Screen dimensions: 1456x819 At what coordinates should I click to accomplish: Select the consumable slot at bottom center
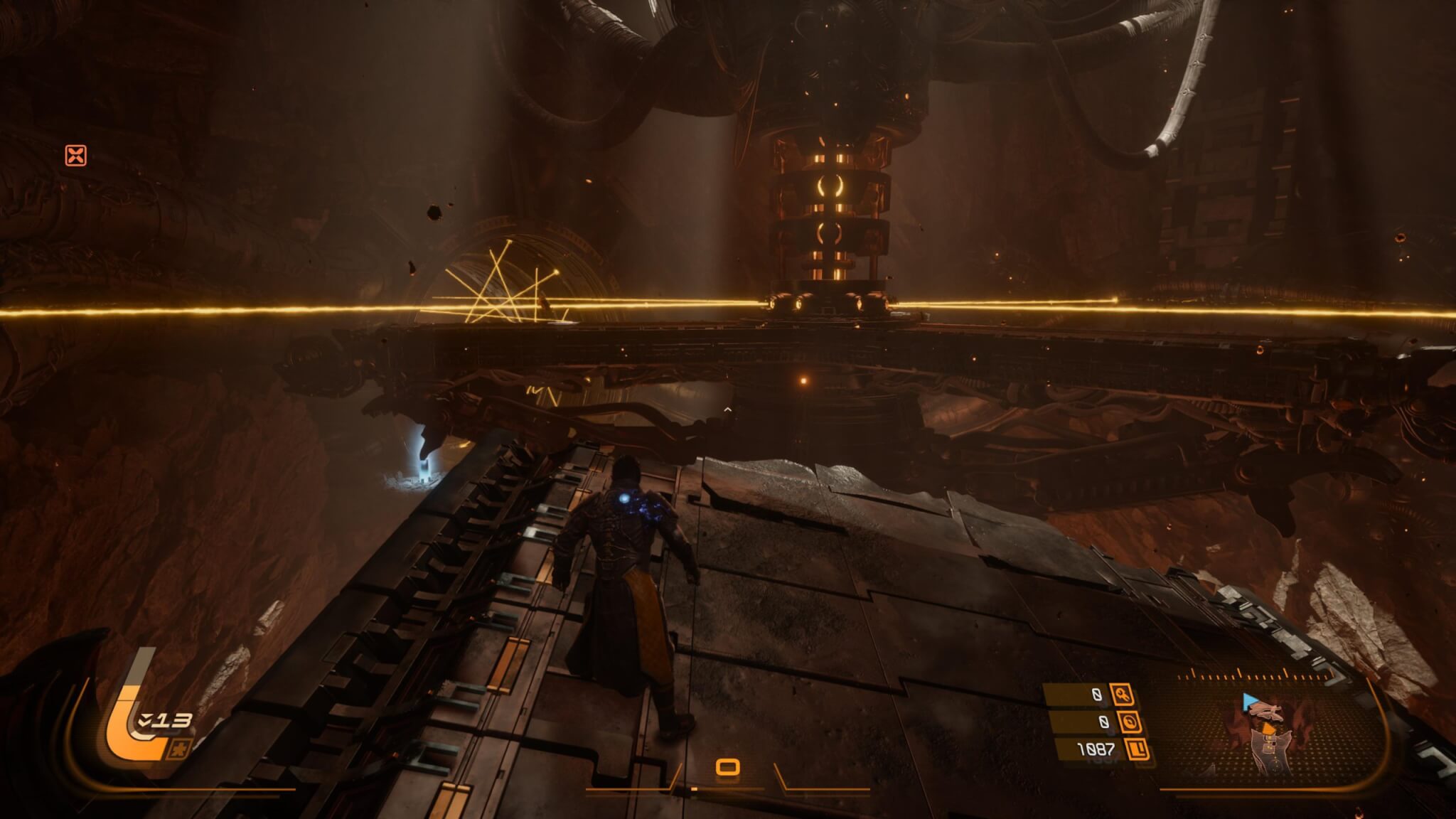[727, 767]
